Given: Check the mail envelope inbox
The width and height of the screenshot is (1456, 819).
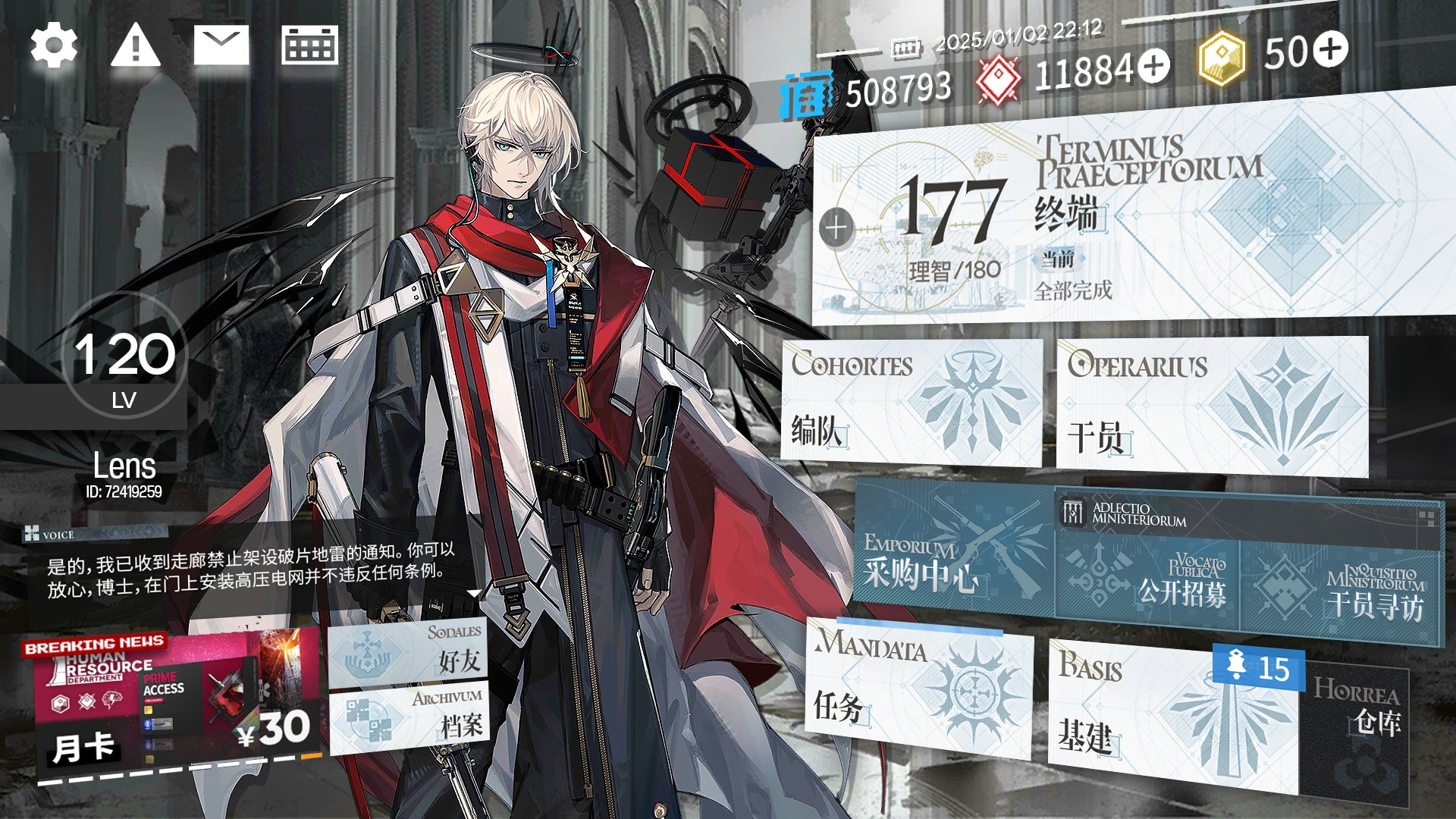Looking at the screenshot, I should point(221,45).
